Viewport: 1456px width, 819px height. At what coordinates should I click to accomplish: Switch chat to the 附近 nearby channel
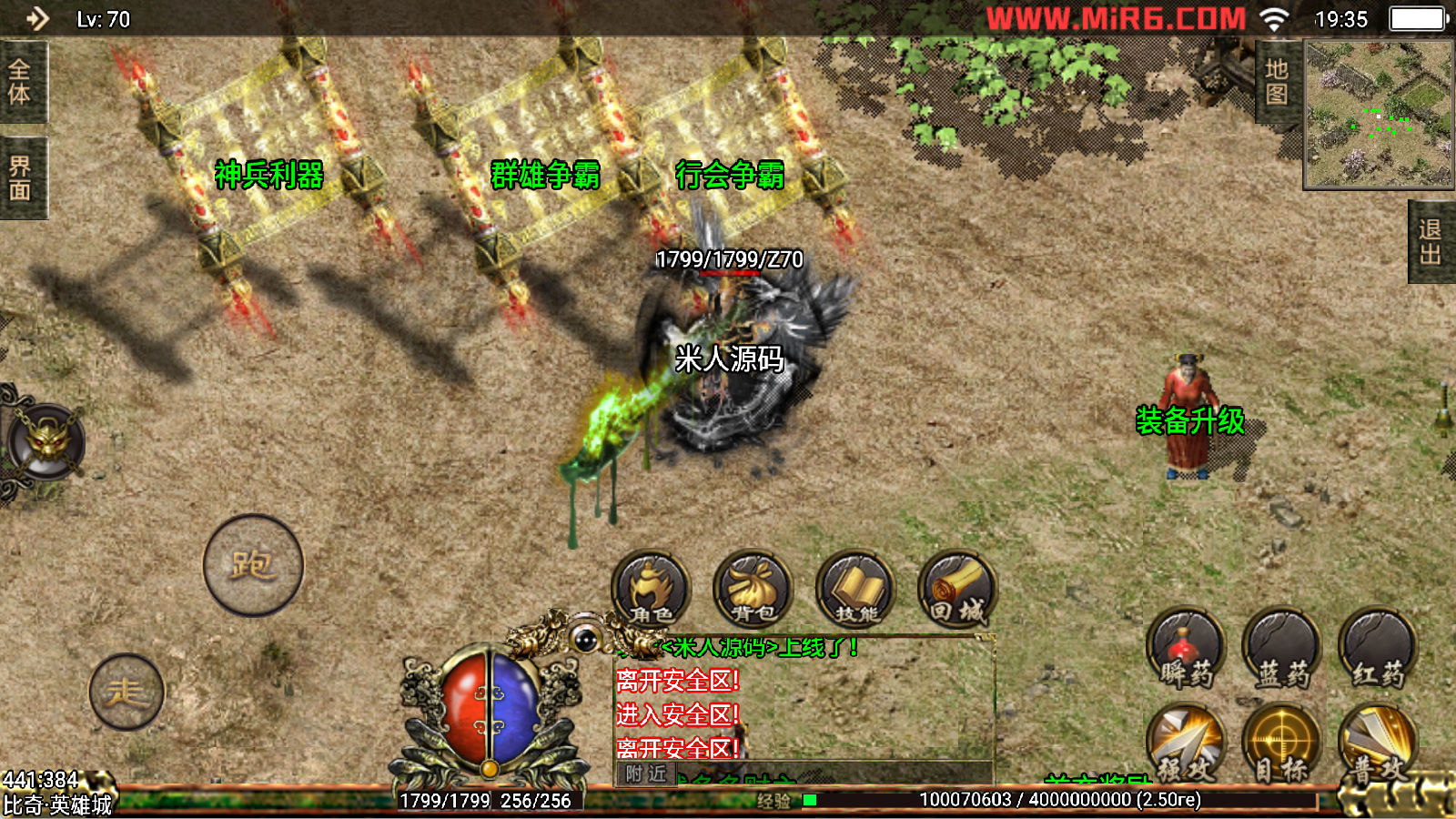click(x=646, y=773)
